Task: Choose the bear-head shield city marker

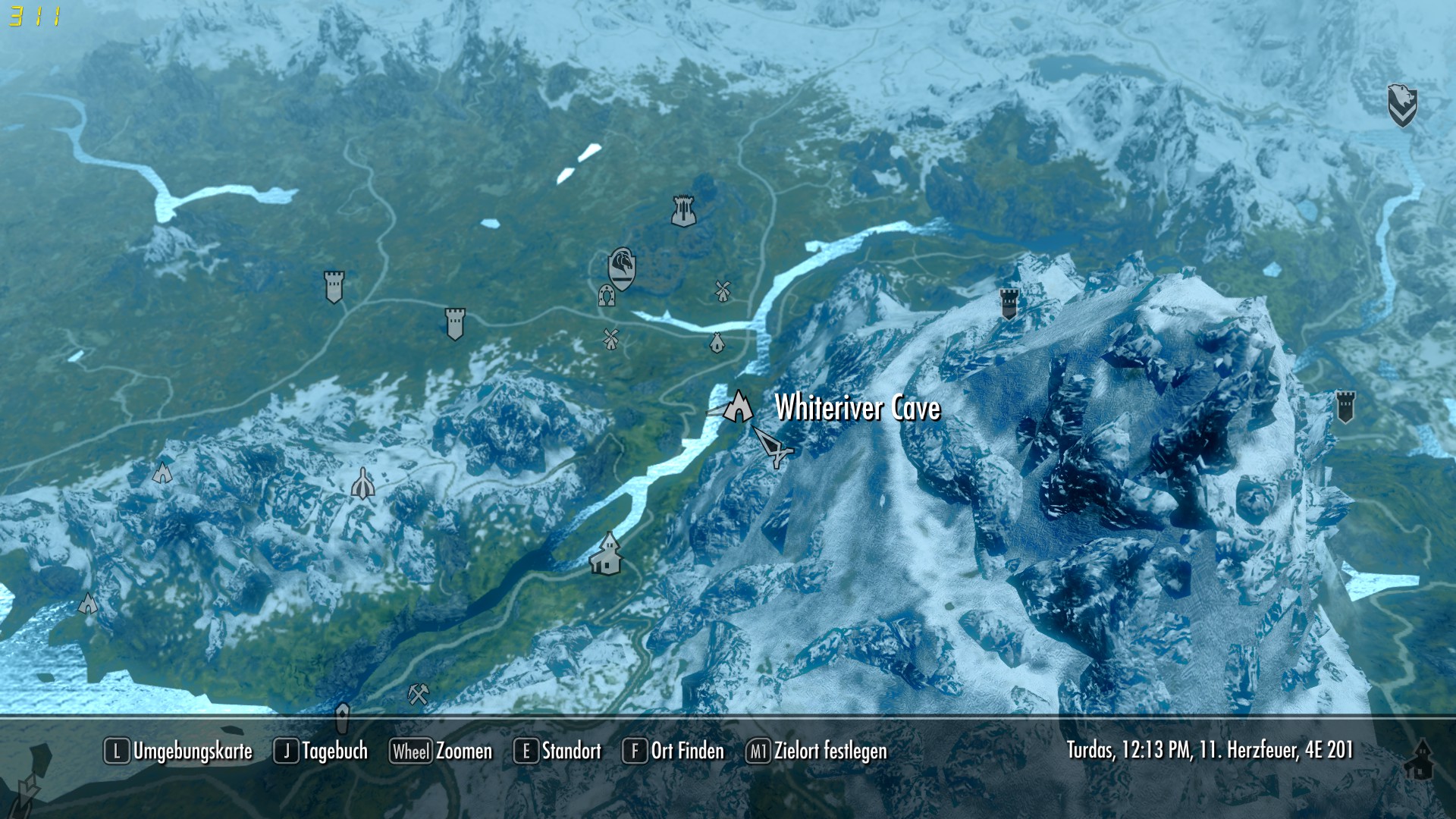Action: coord(1402,105)
